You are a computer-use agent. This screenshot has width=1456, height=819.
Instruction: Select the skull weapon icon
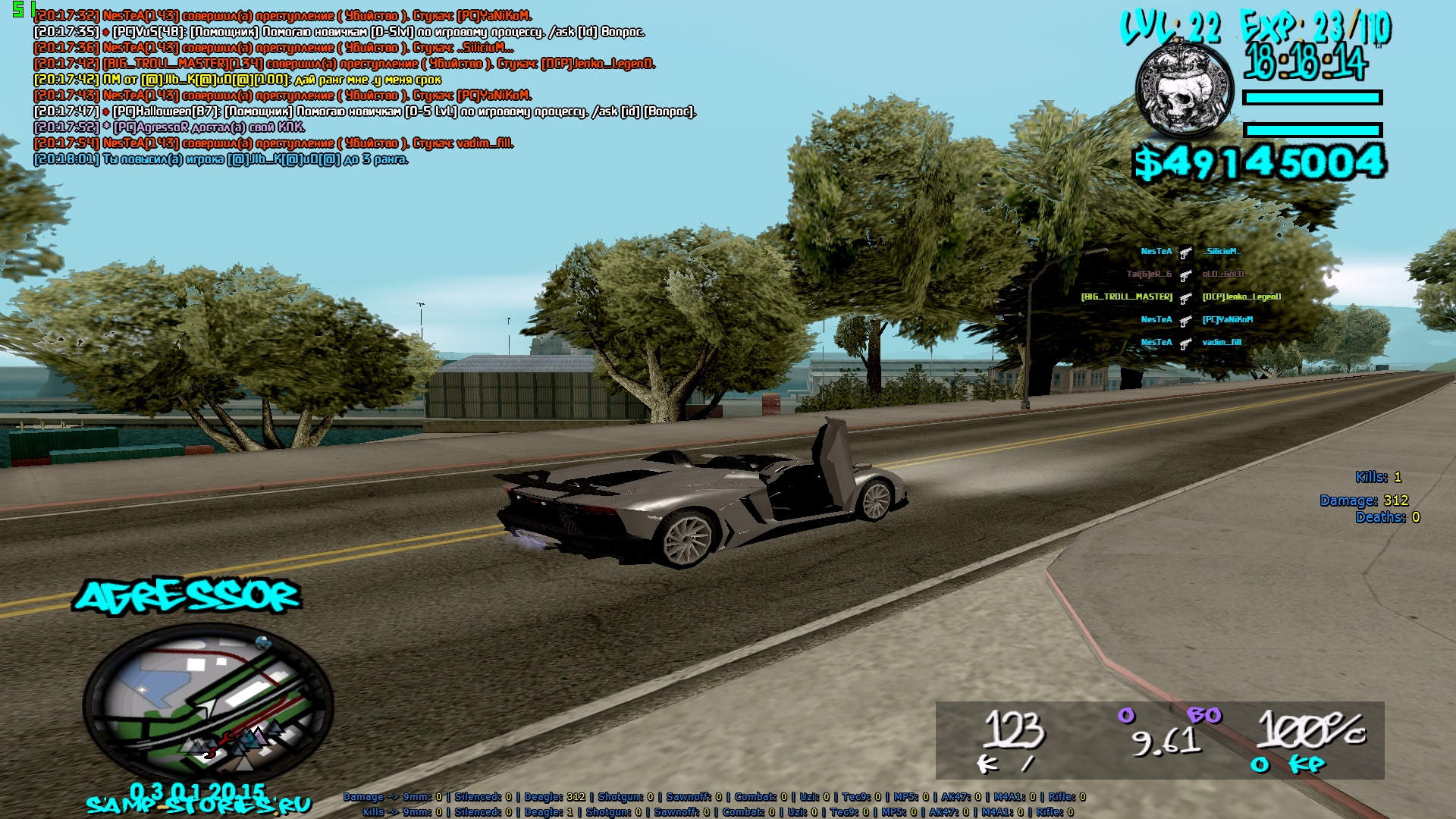point(1184,89)
